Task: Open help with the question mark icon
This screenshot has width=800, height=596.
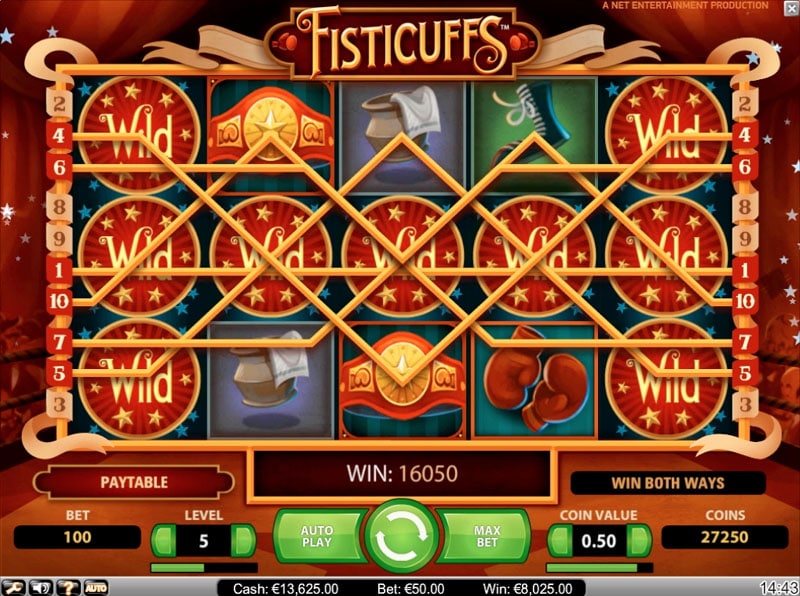Action: 69,587
